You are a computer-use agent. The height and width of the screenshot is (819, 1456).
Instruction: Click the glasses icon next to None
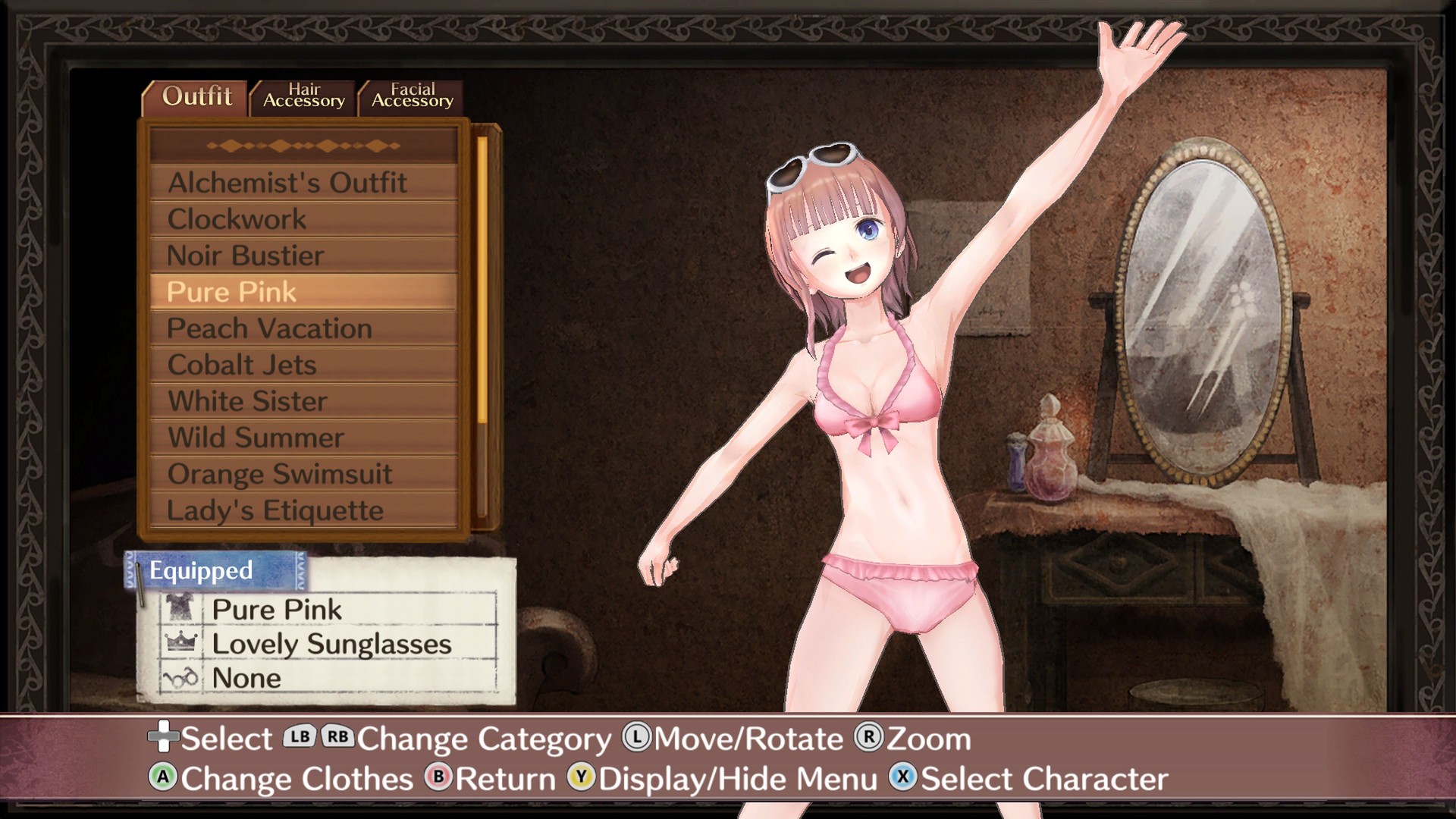(181, 677)
